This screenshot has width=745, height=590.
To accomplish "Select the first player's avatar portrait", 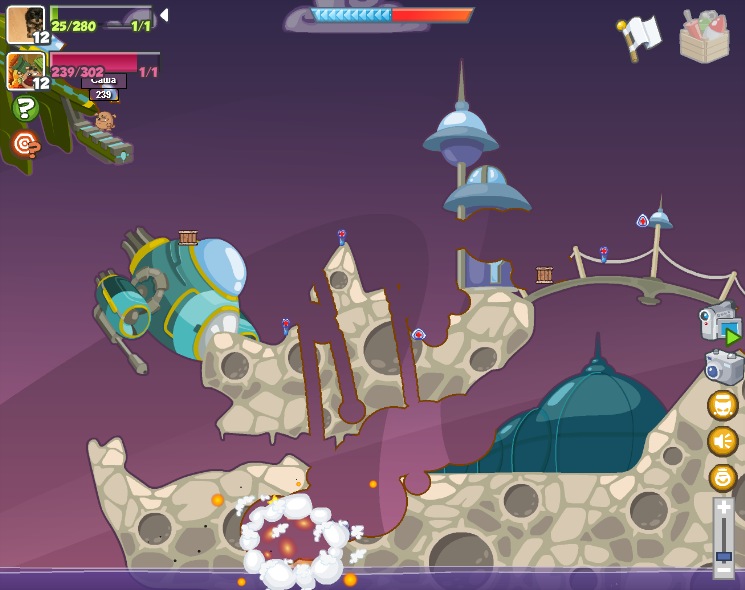I will [x=25, y=24].
